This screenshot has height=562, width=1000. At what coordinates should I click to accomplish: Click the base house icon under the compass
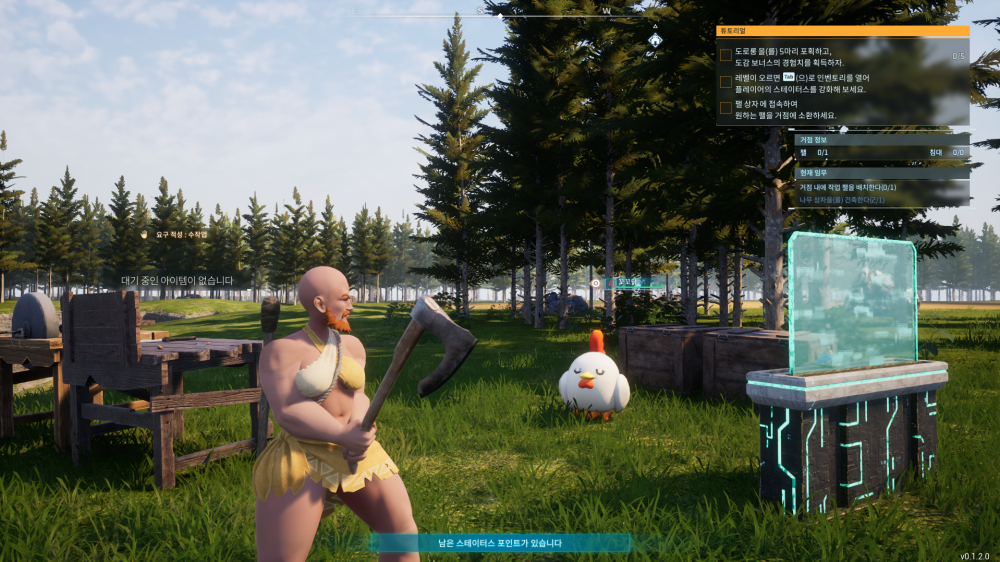pos(654,40)
